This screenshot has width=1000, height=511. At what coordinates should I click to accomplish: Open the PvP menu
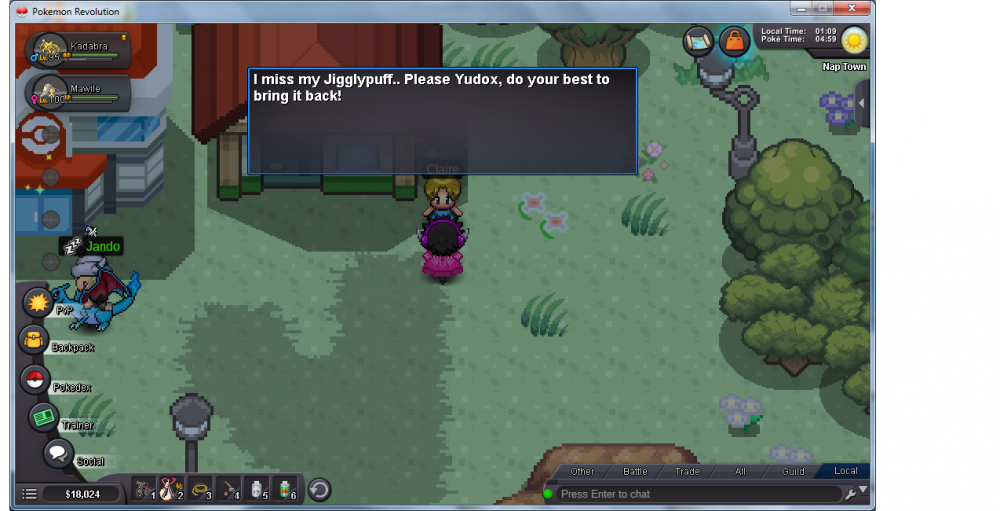tap(37, 301)
